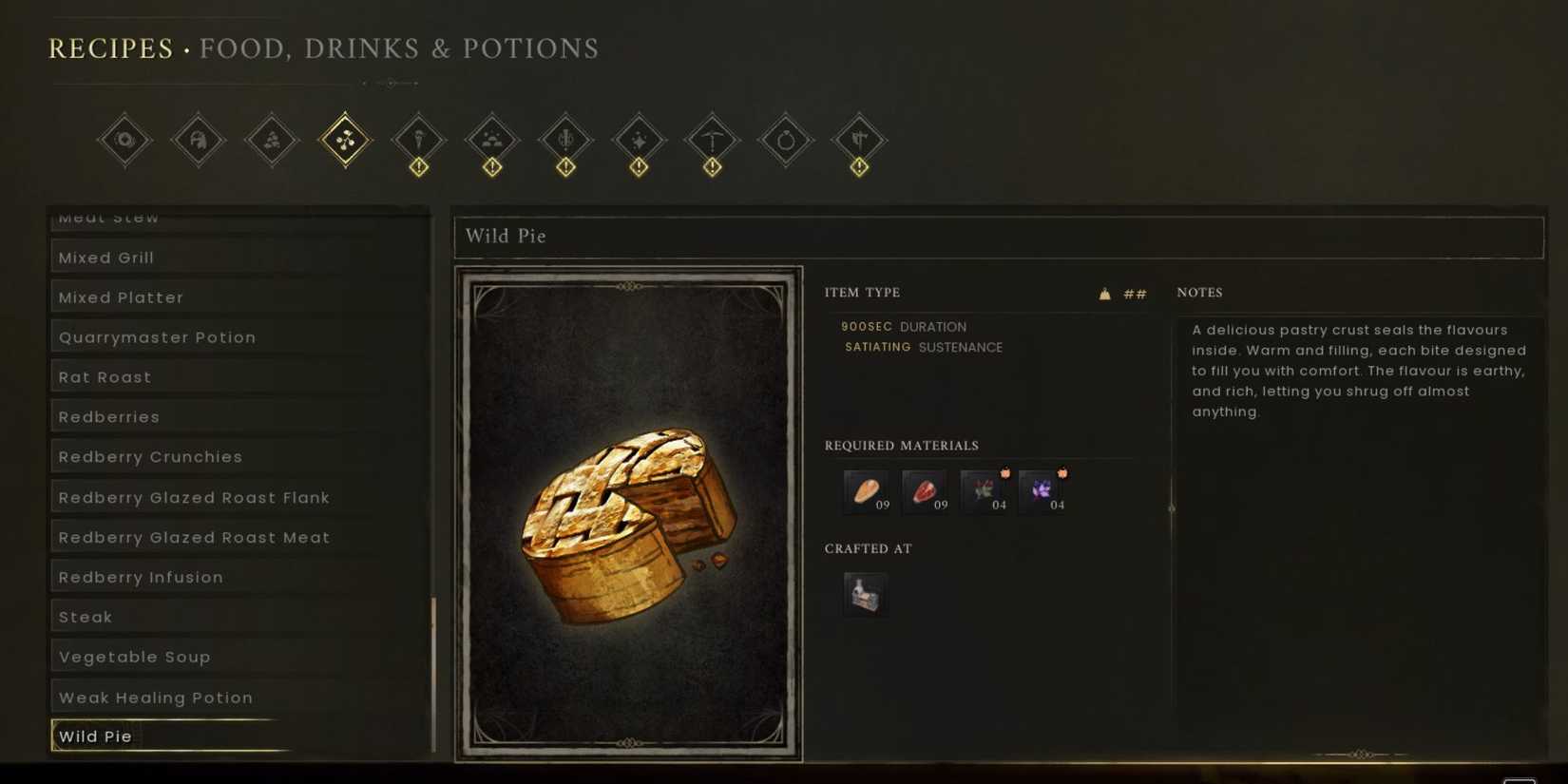Open the animal head recipe category
The width and height of the screenshot is (1568, 784).
(198, 140)
